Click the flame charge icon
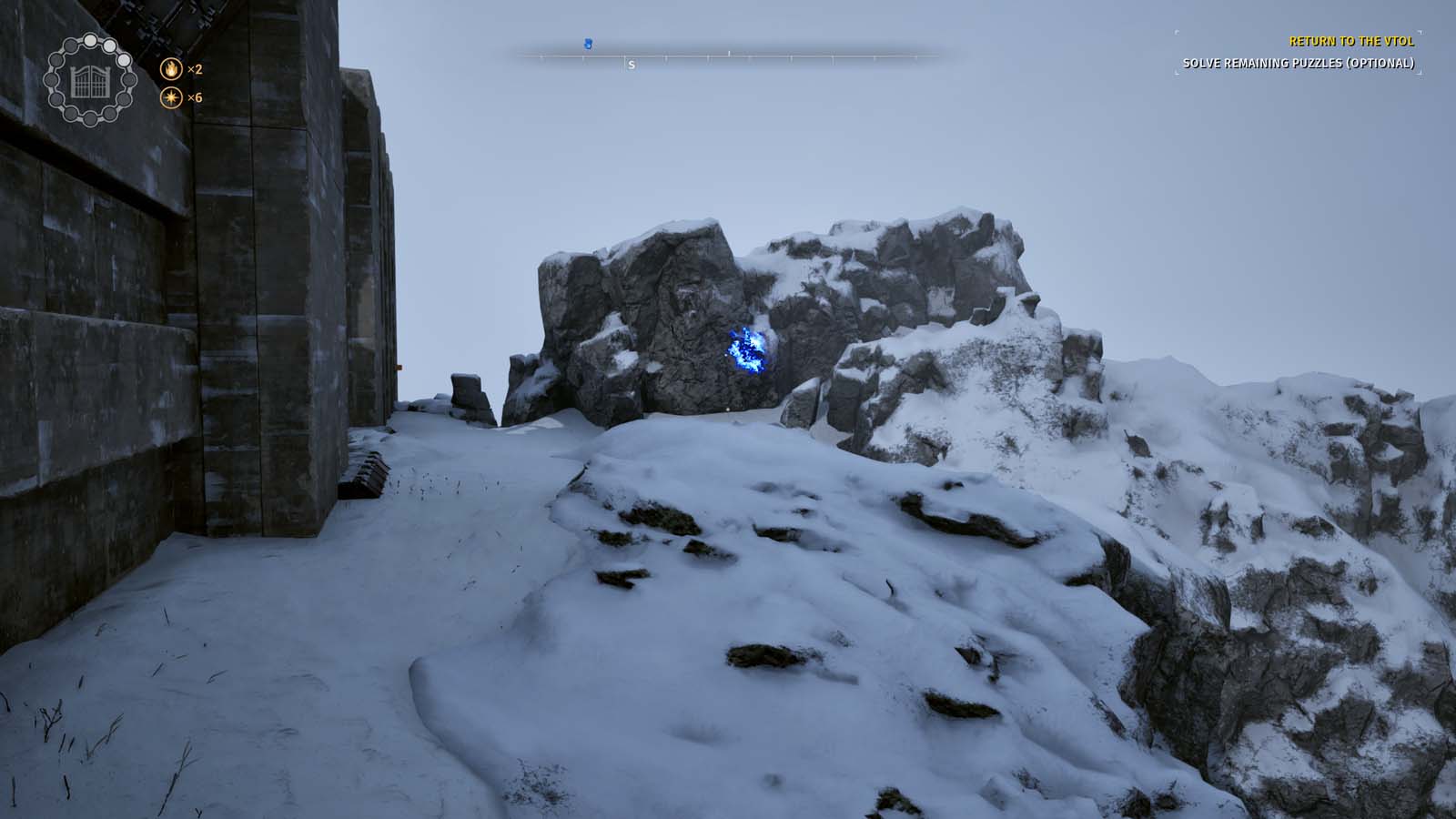 click(172, 69)
